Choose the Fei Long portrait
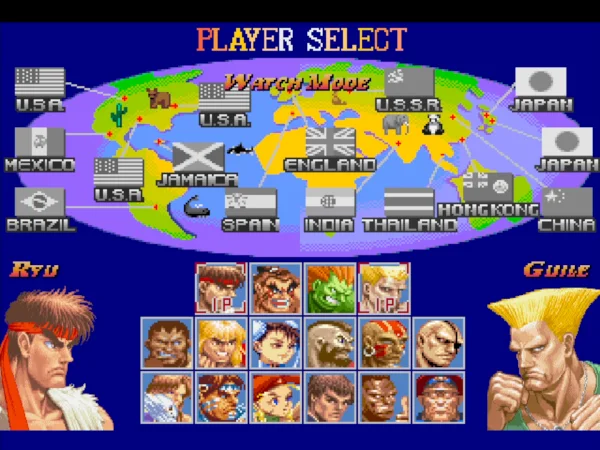This screenshot has height=450, width=600. coord(329,397)
